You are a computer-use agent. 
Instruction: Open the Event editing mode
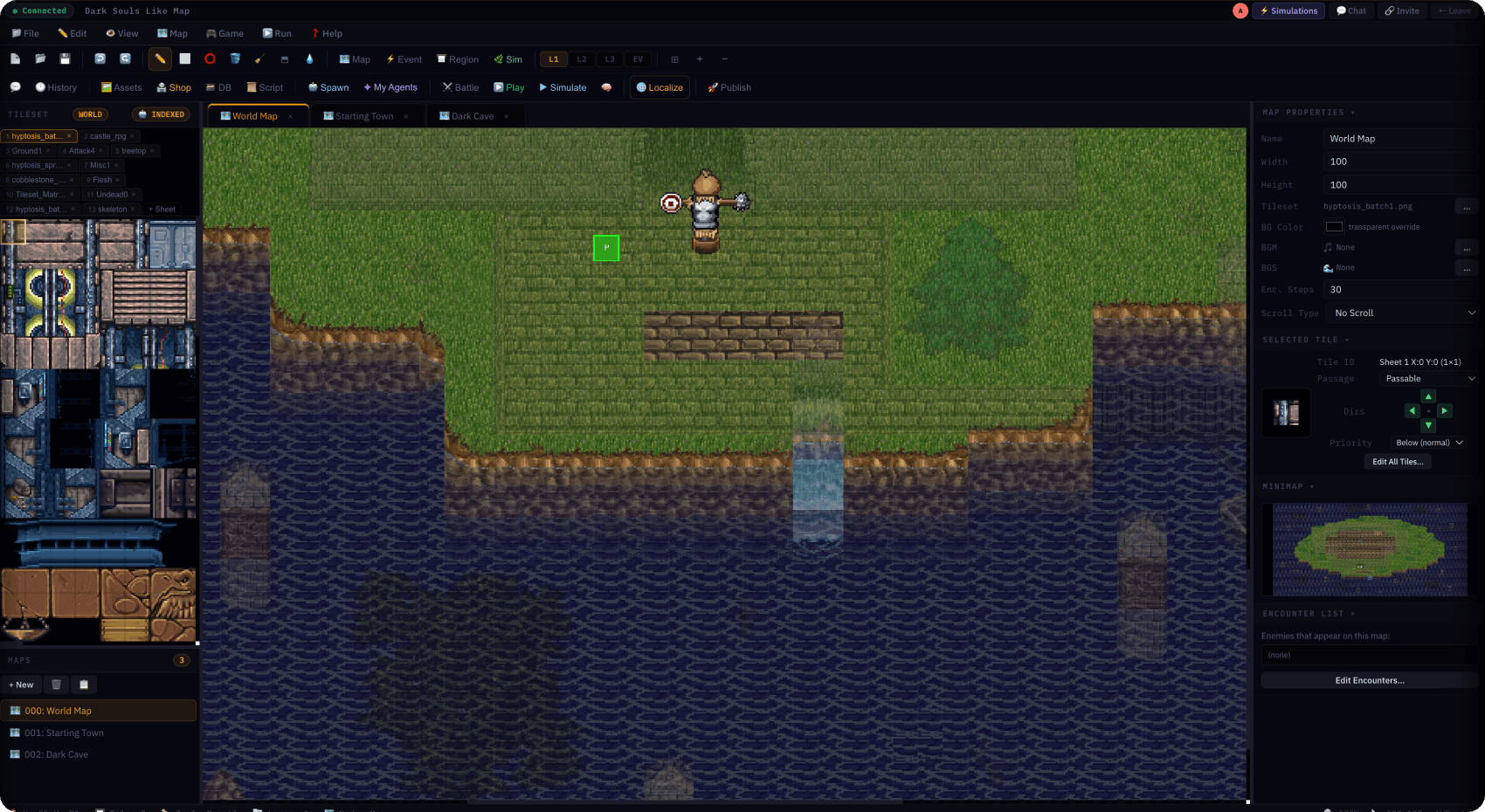point(403,58)
